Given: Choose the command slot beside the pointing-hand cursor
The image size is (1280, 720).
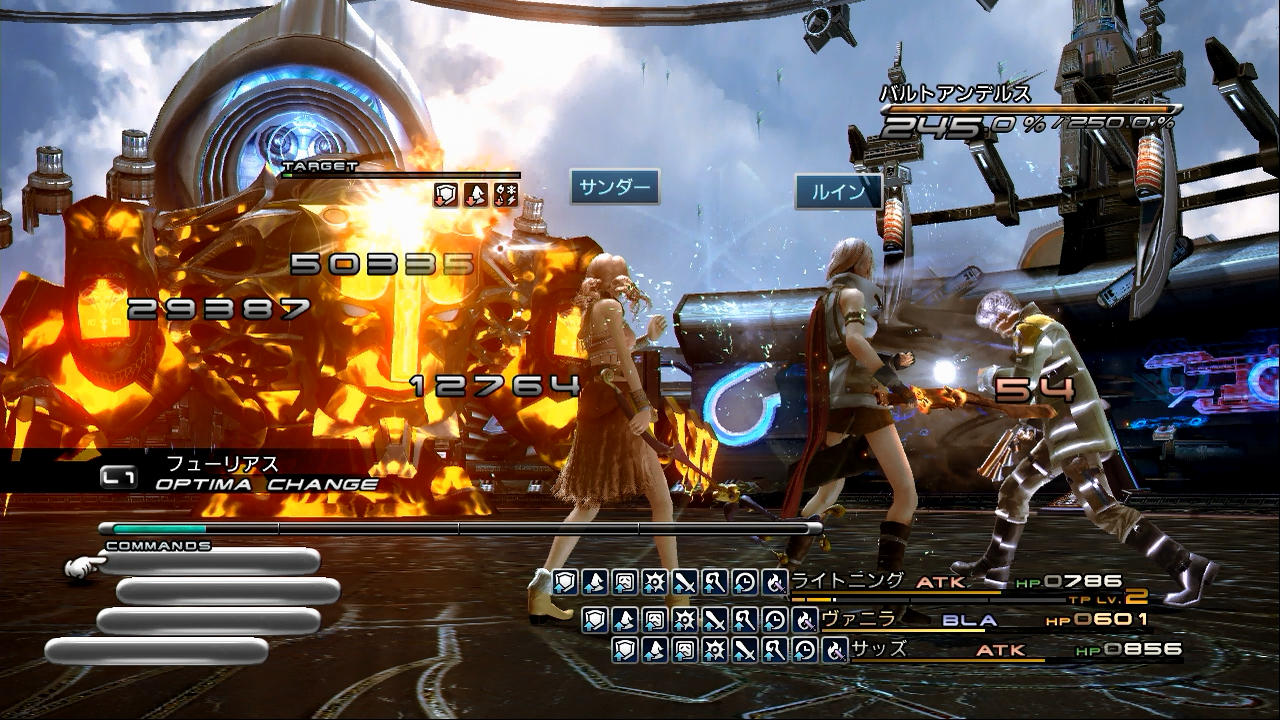Looking at the screenshot, I should tap(210, 562).
